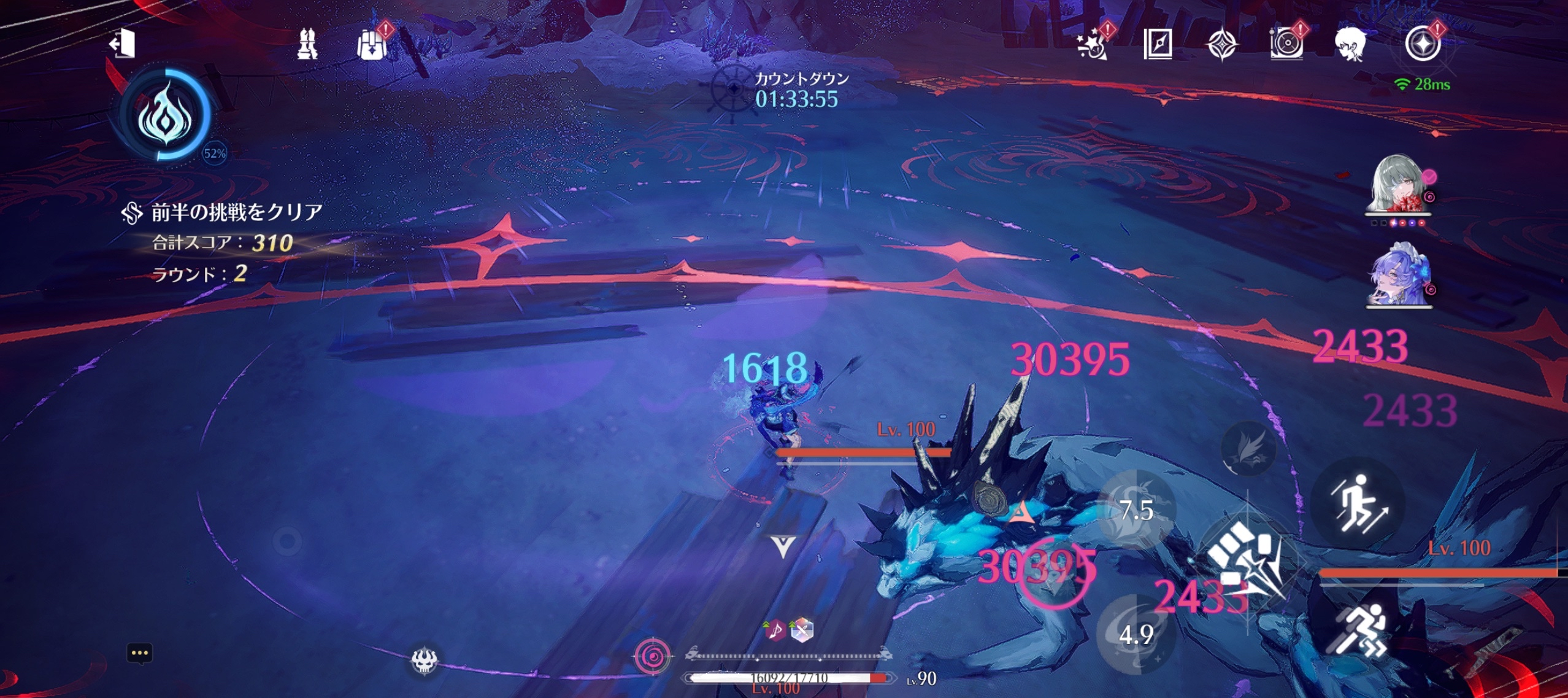The image size is (1568, 698).
Task: Open the sparkling stars event icon
Action: click(1092, 45)
